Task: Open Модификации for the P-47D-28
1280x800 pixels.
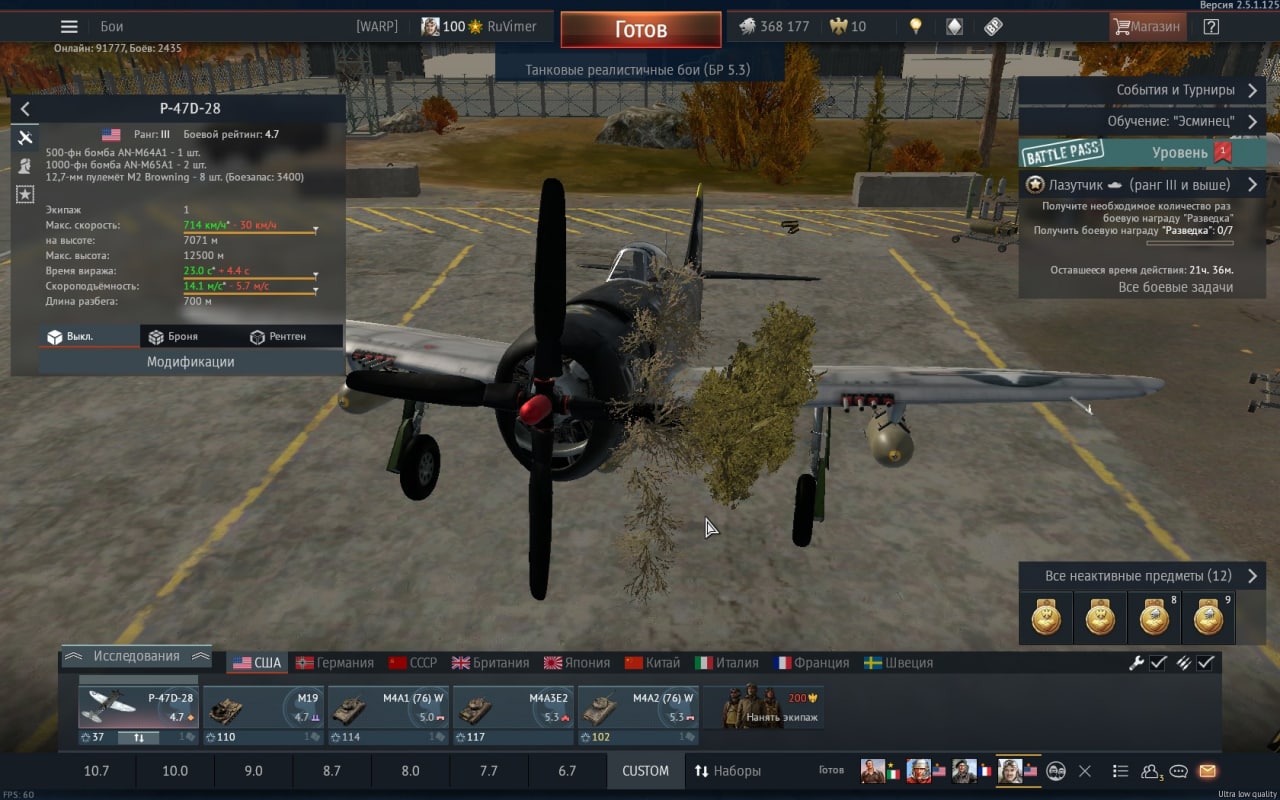Action: (x=190, y=362)
